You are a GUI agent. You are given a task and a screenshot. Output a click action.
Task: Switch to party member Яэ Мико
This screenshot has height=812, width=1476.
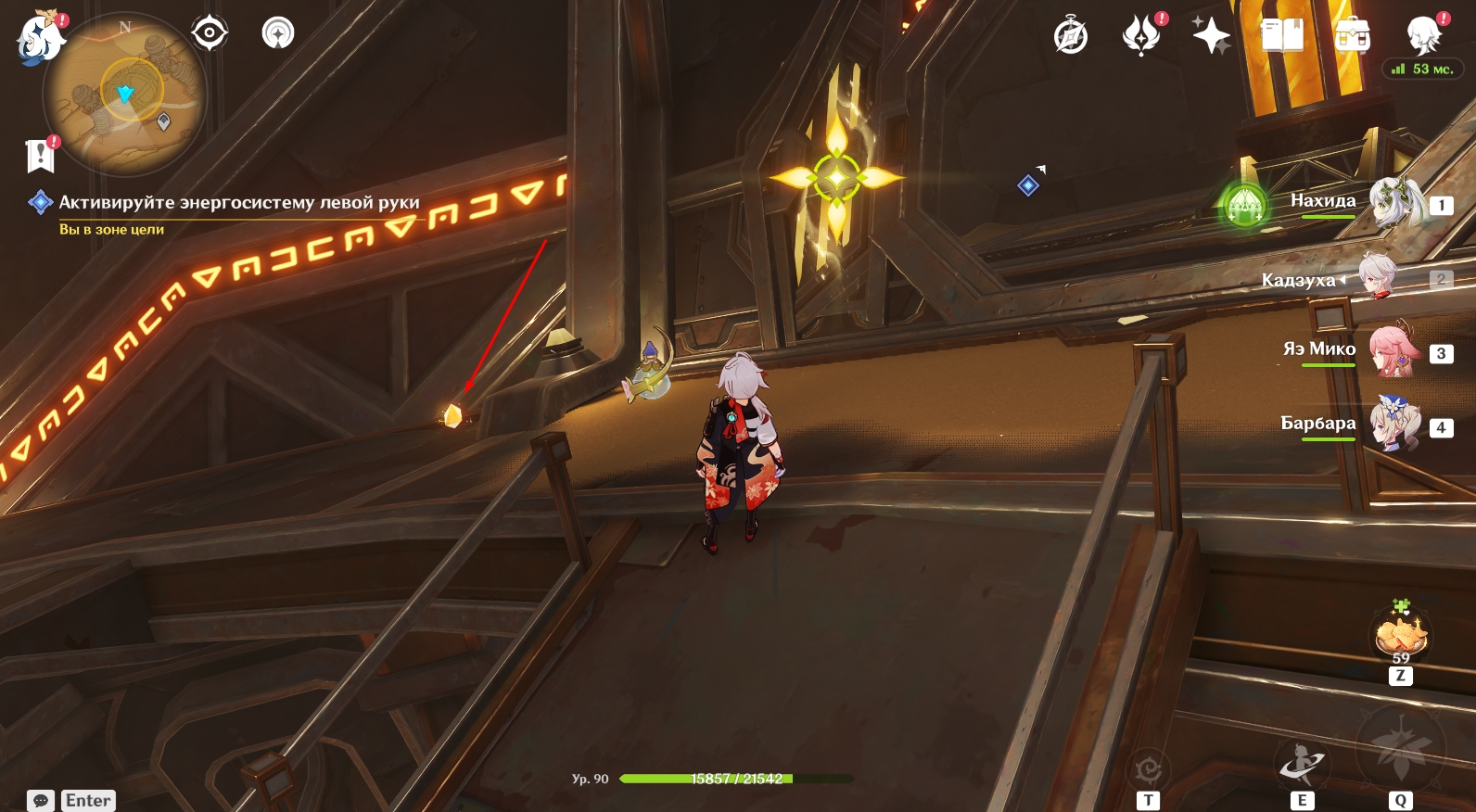[x=1396, y=351]
